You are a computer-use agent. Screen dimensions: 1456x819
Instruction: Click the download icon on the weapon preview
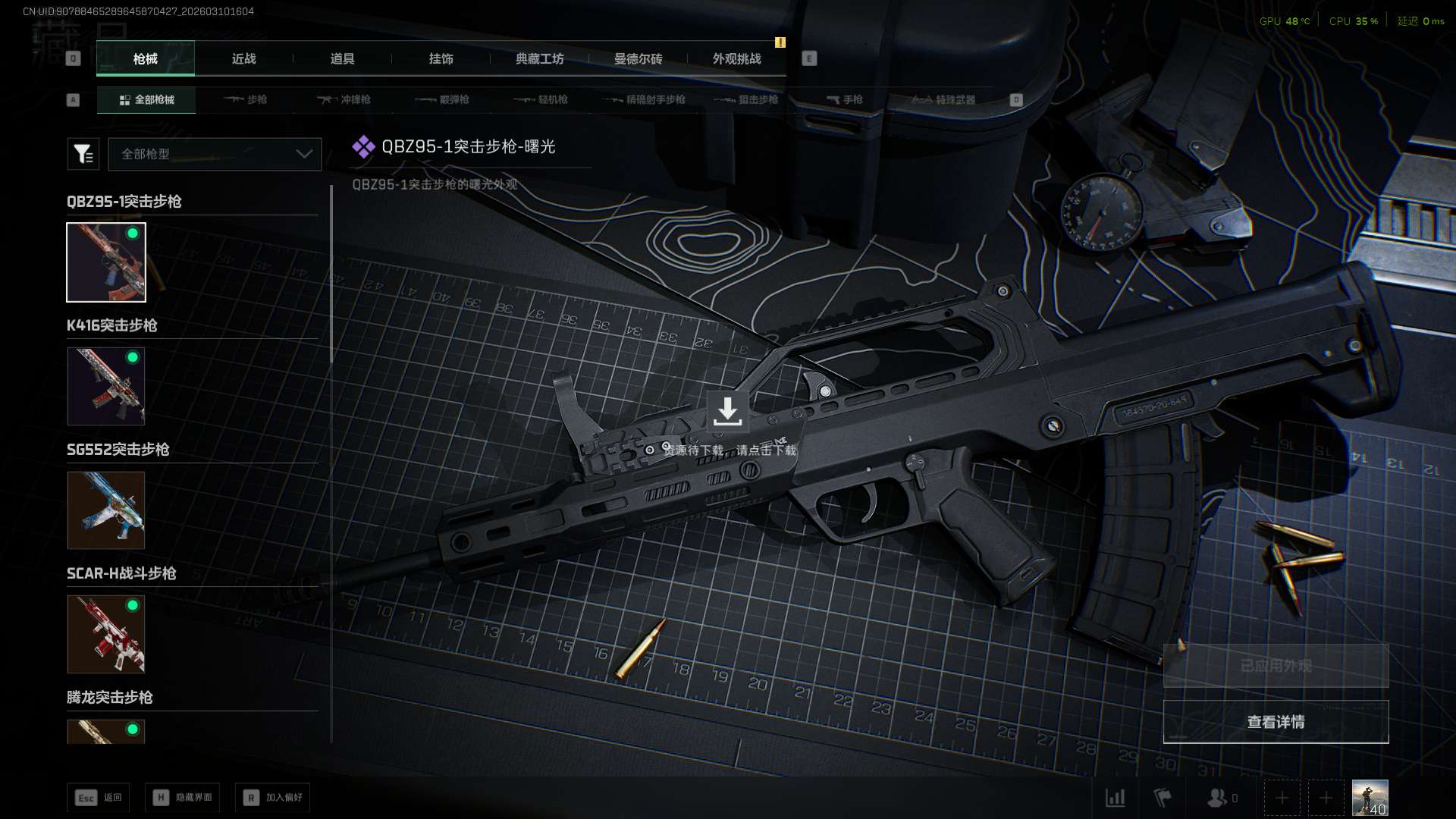pos(727,411)
